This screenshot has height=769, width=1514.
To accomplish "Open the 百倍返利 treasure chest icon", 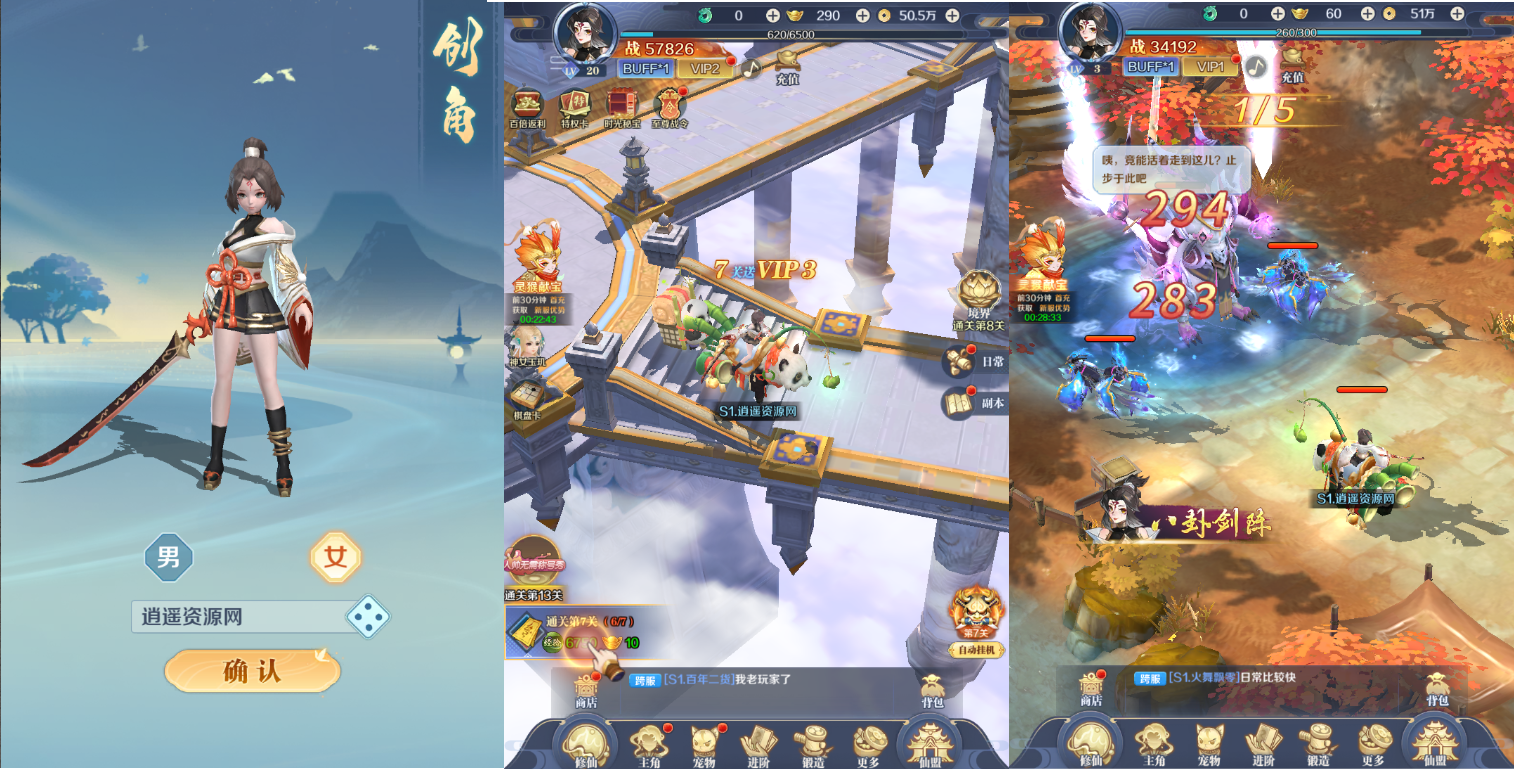I will (527, 107).
